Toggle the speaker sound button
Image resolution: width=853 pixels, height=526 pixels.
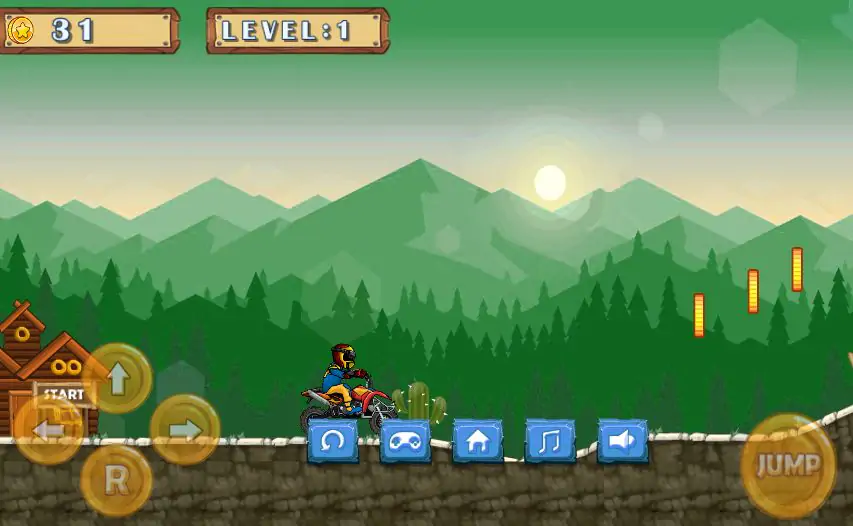(622, 441)
